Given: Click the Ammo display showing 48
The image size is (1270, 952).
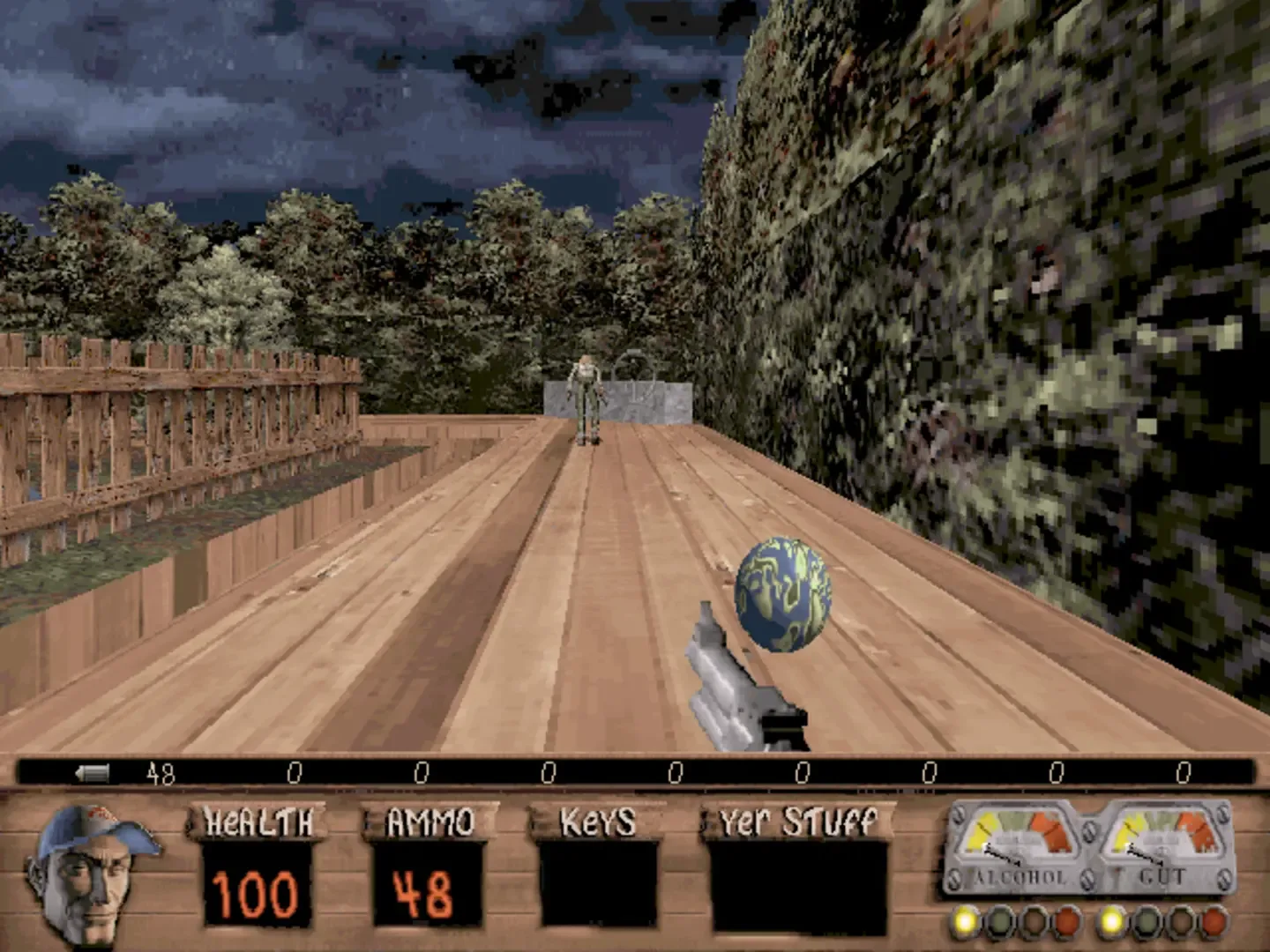Looking at the screenshot, I should (x=423, y=892).
